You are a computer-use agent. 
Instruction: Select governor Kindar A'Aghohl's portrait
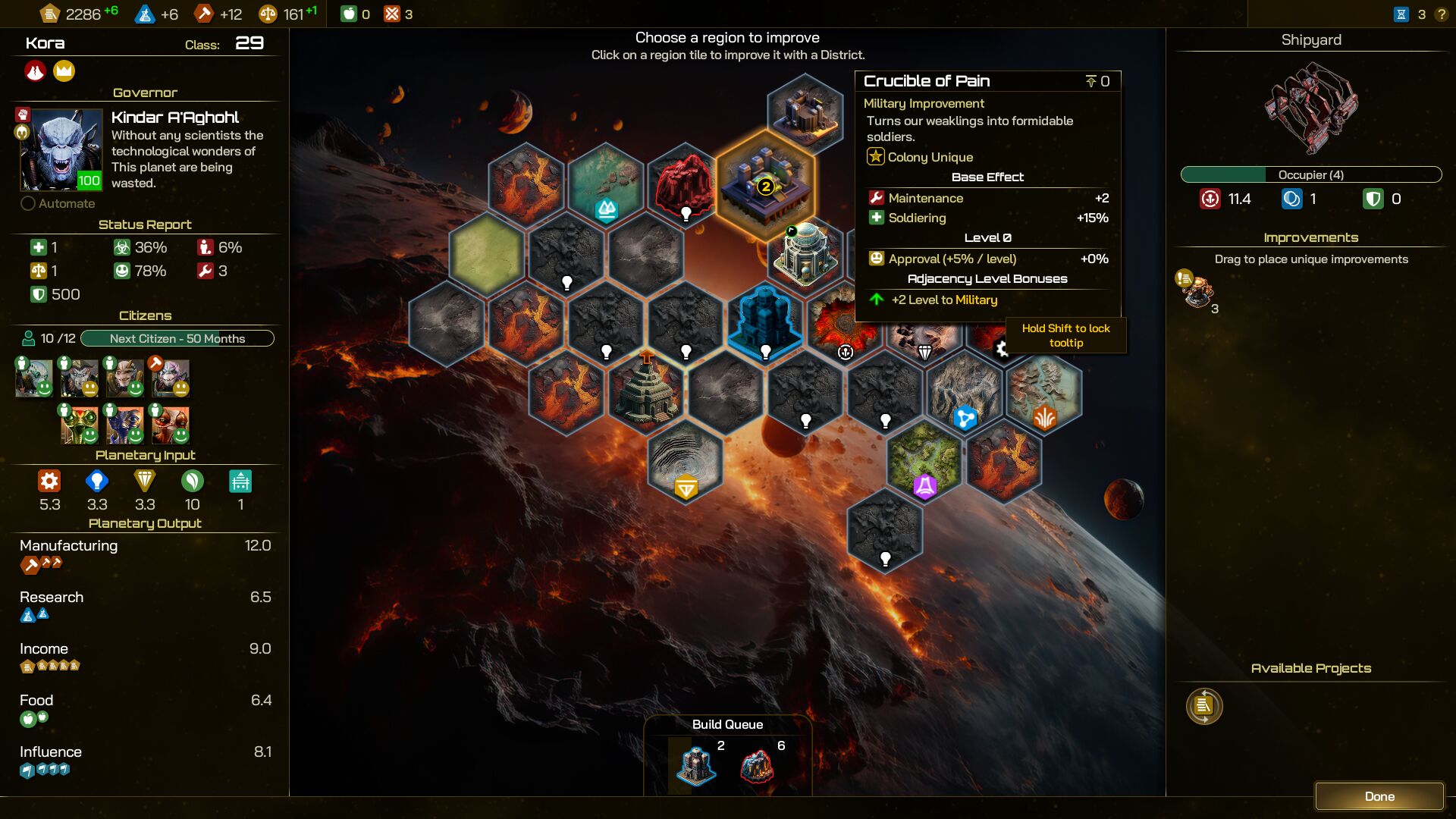click(x=61, y=149)
